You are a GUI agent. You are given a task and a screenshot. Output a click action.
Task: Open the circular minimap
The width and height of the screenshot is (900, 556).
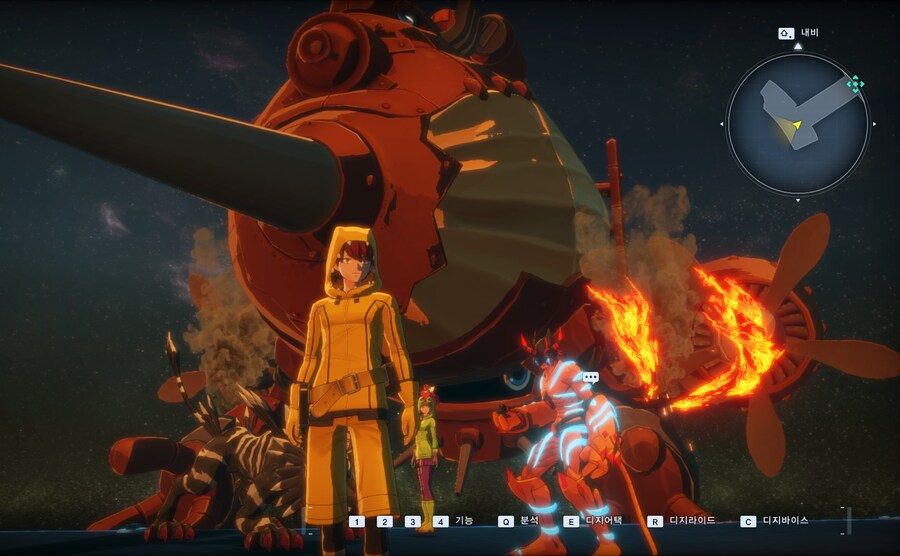point(797,123)
